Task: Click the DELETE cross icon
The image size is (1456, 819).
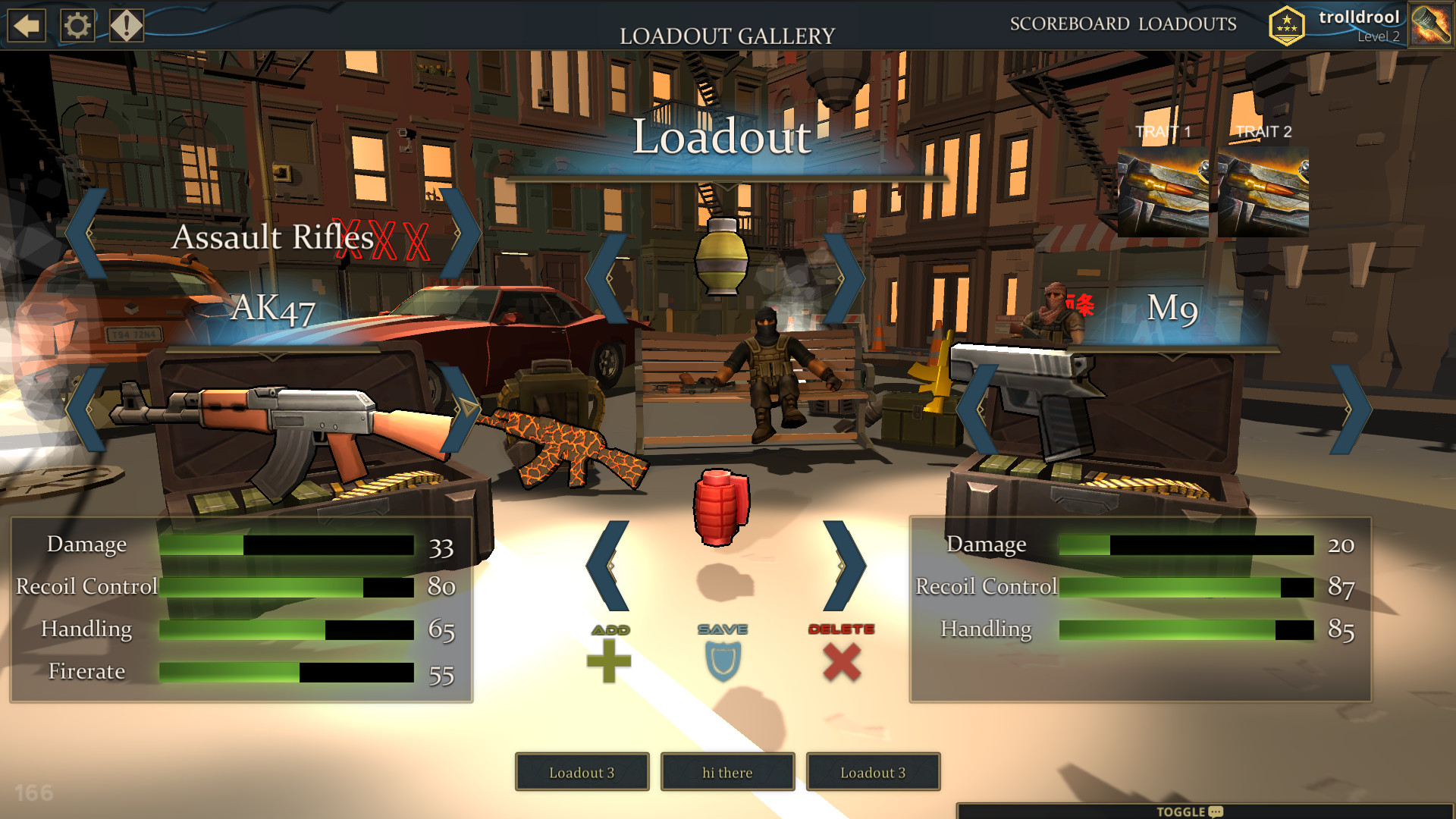Action: (x=840, y=658)
